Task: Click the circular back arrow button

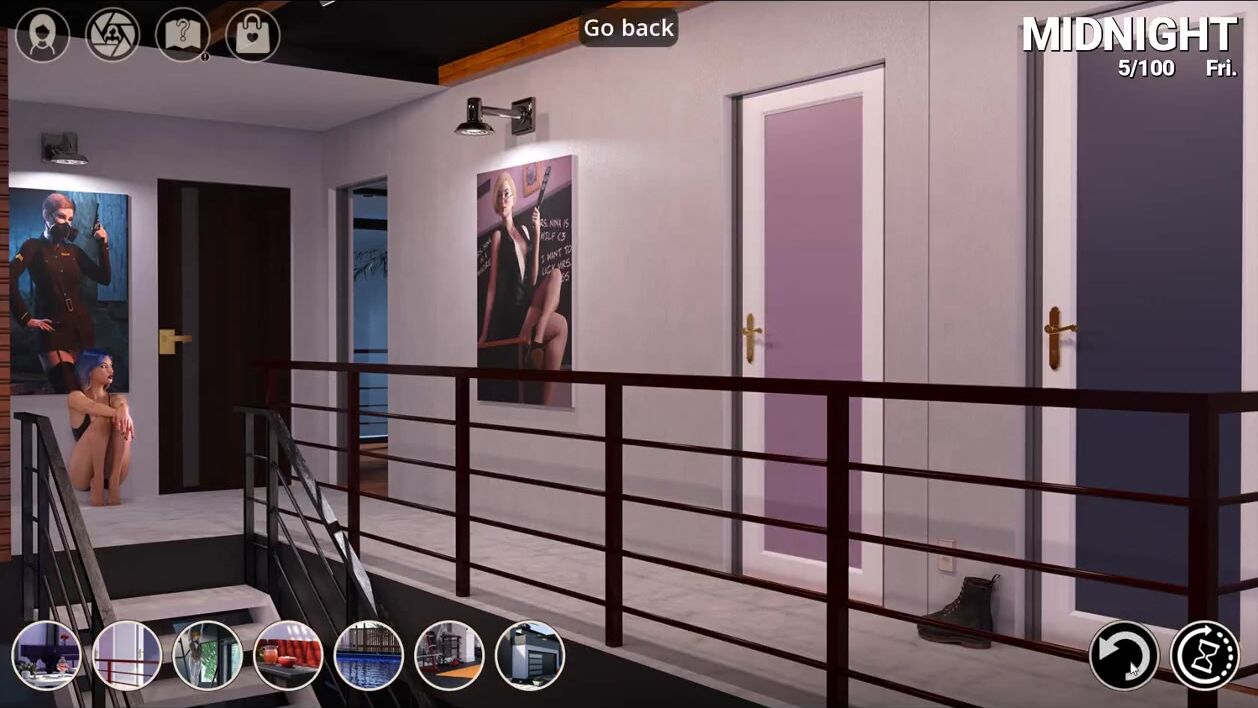Action: tap(1123, 656)
